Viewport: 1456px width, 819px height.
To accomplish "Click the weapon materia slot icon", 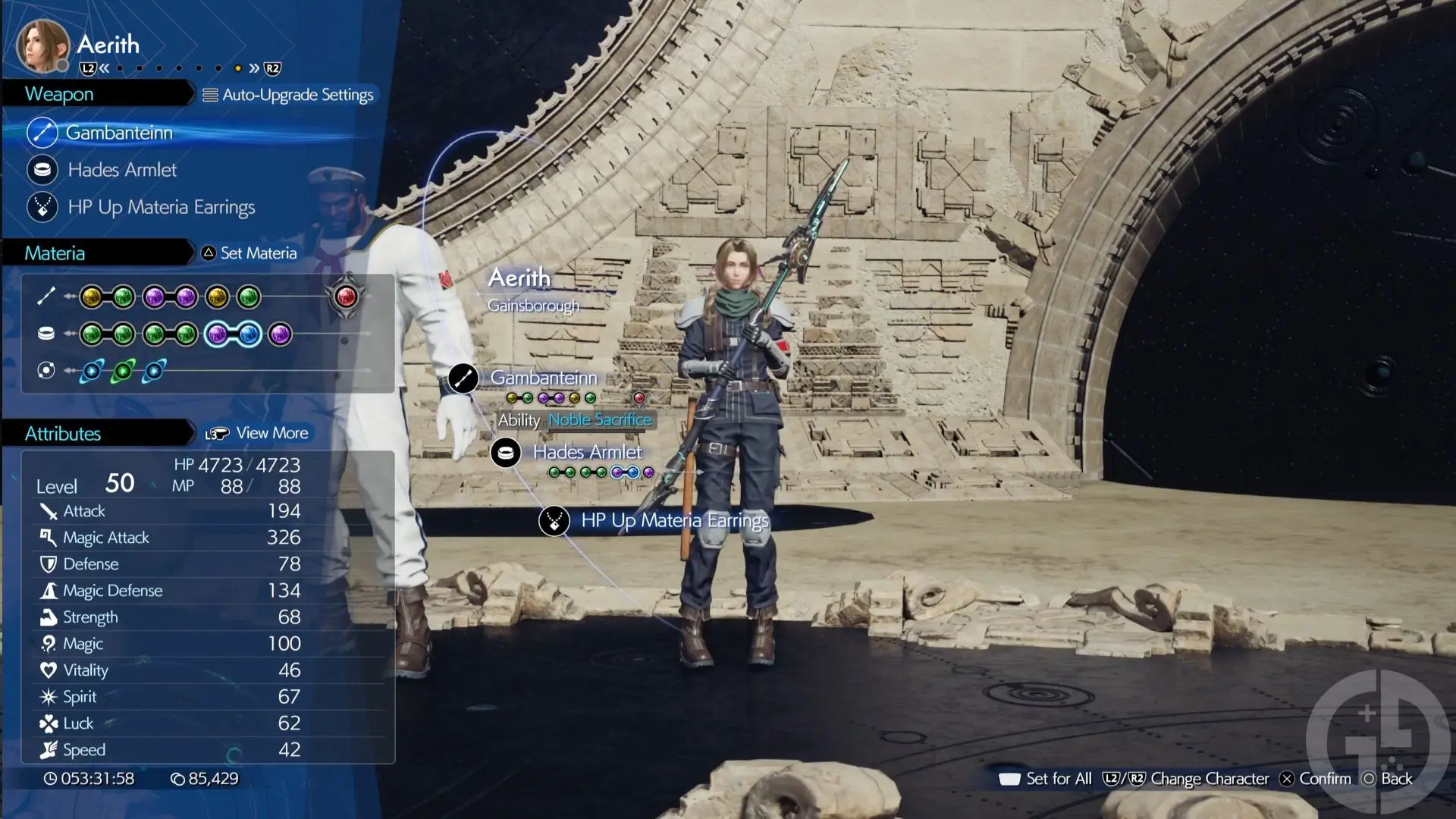I will (x=45, y=297).
